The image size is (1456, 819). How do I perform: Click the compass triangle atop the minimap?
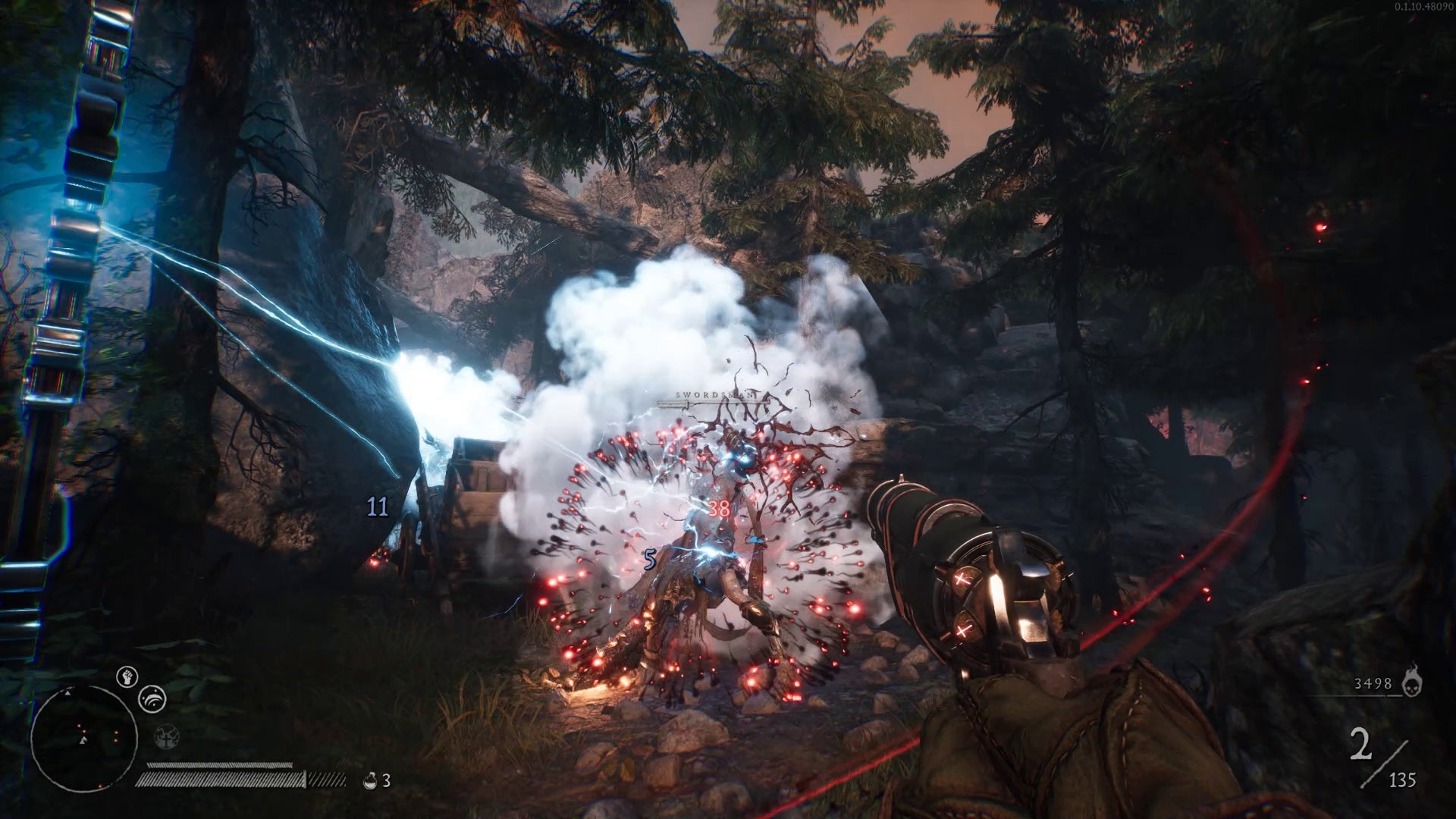(x=67, y=693)
